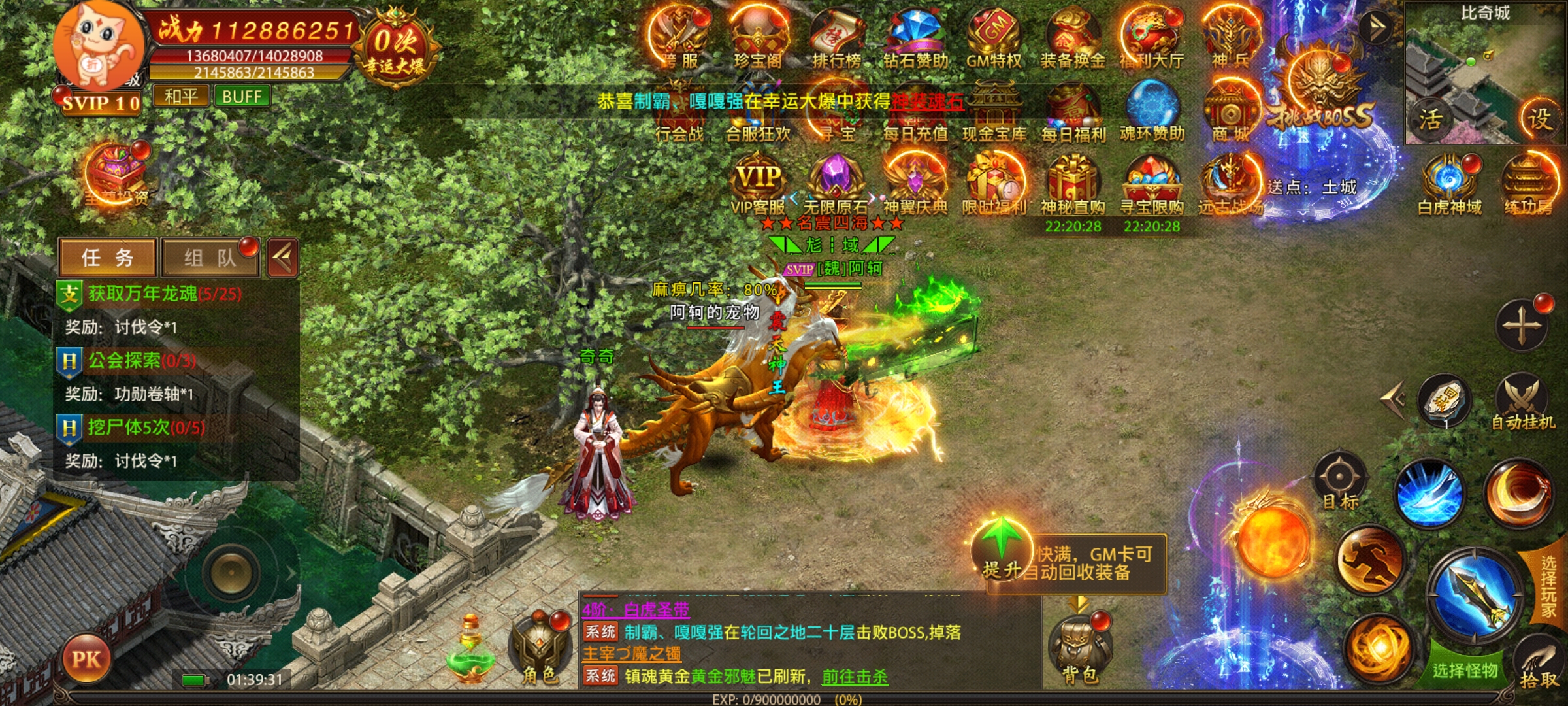This screenshot has height=706, width=1568.
Task: Open the 任务 quest tab
Action: pyautogui.click(x=108, y=258)
